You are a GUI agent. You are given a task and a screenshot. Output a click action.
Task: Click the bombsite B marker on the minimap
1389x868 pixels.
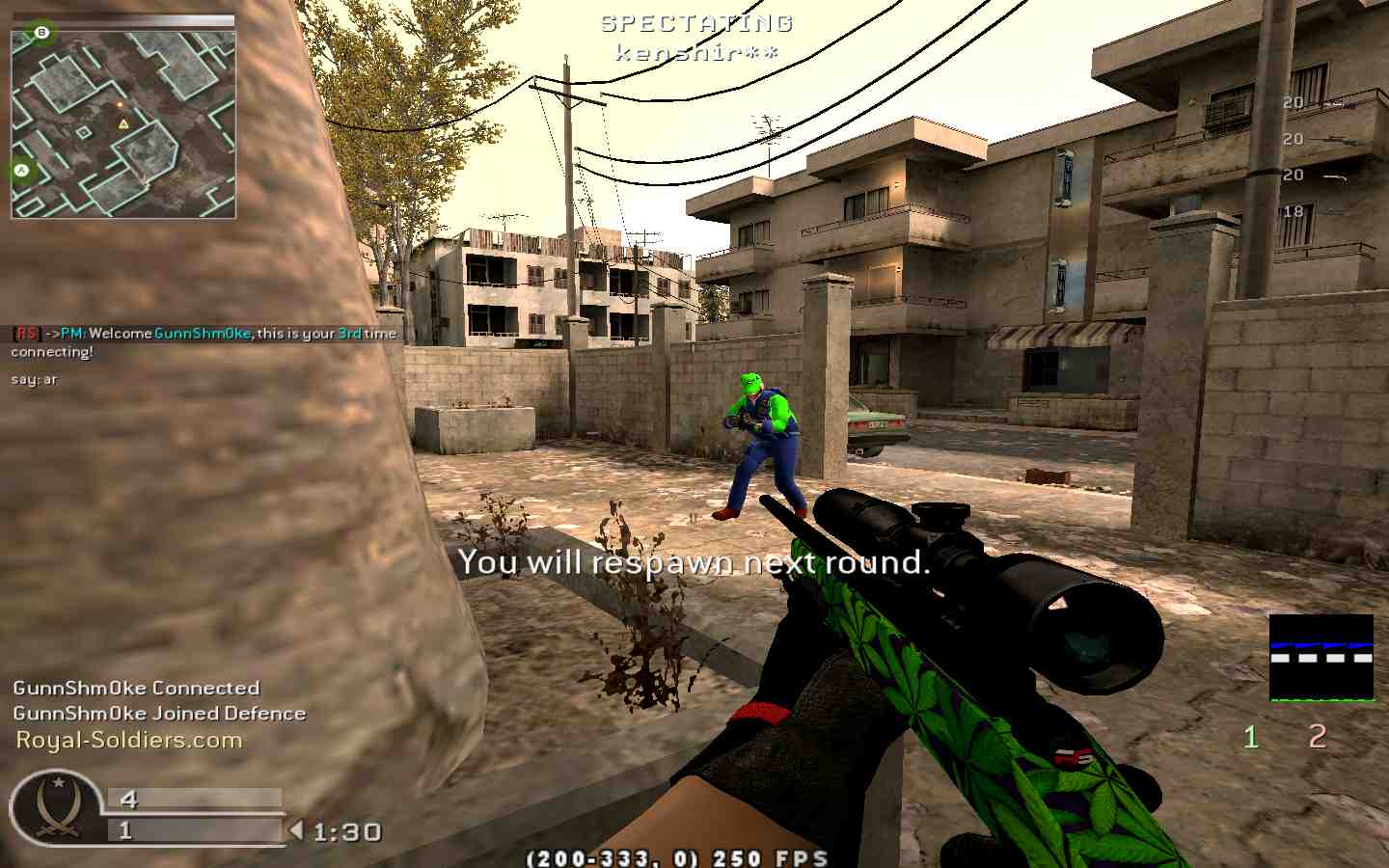pyautogui.click(x=41, y=33)
